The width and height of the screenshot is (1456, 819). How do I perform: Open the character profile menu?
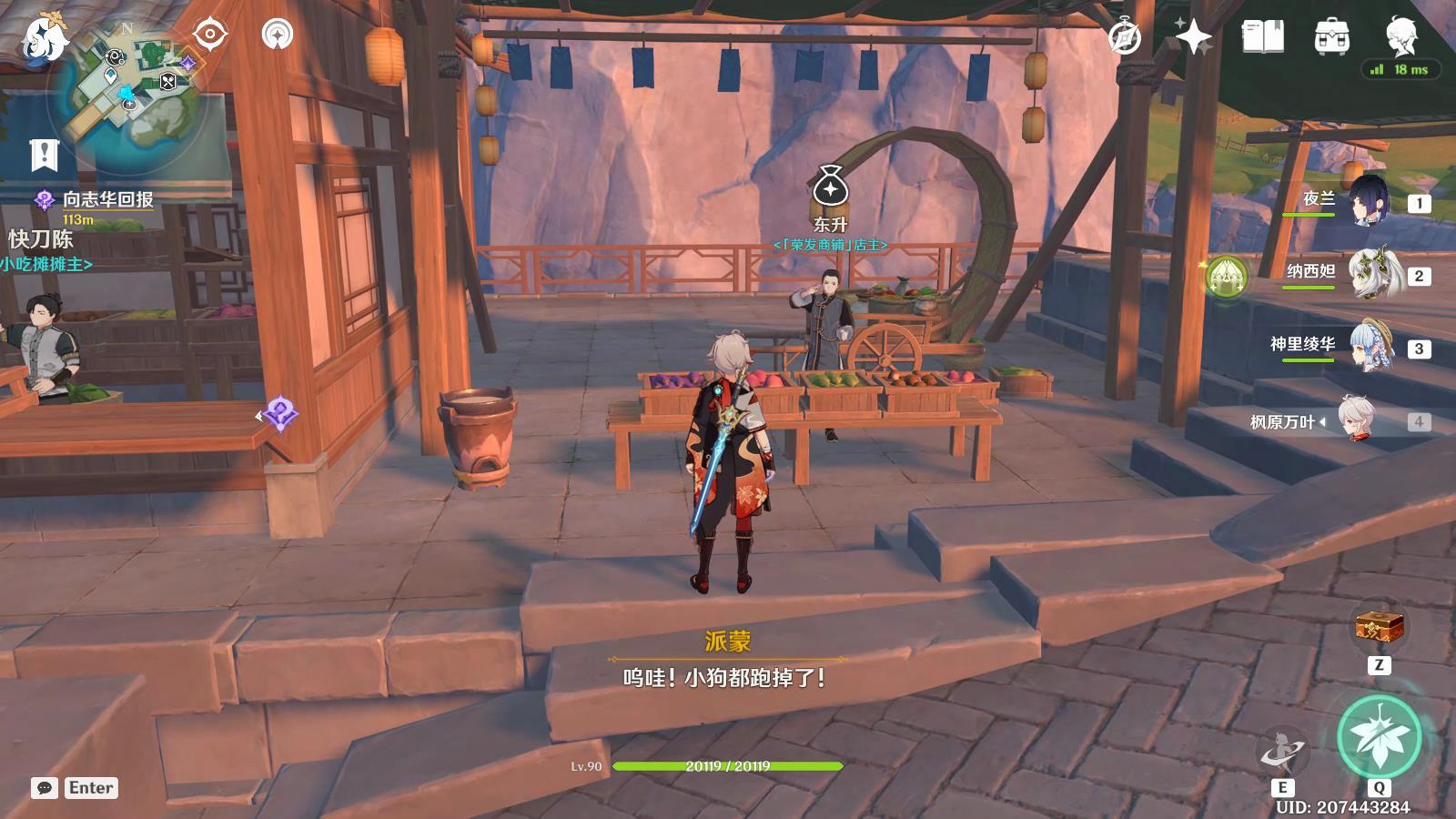tap(1401, 36)
